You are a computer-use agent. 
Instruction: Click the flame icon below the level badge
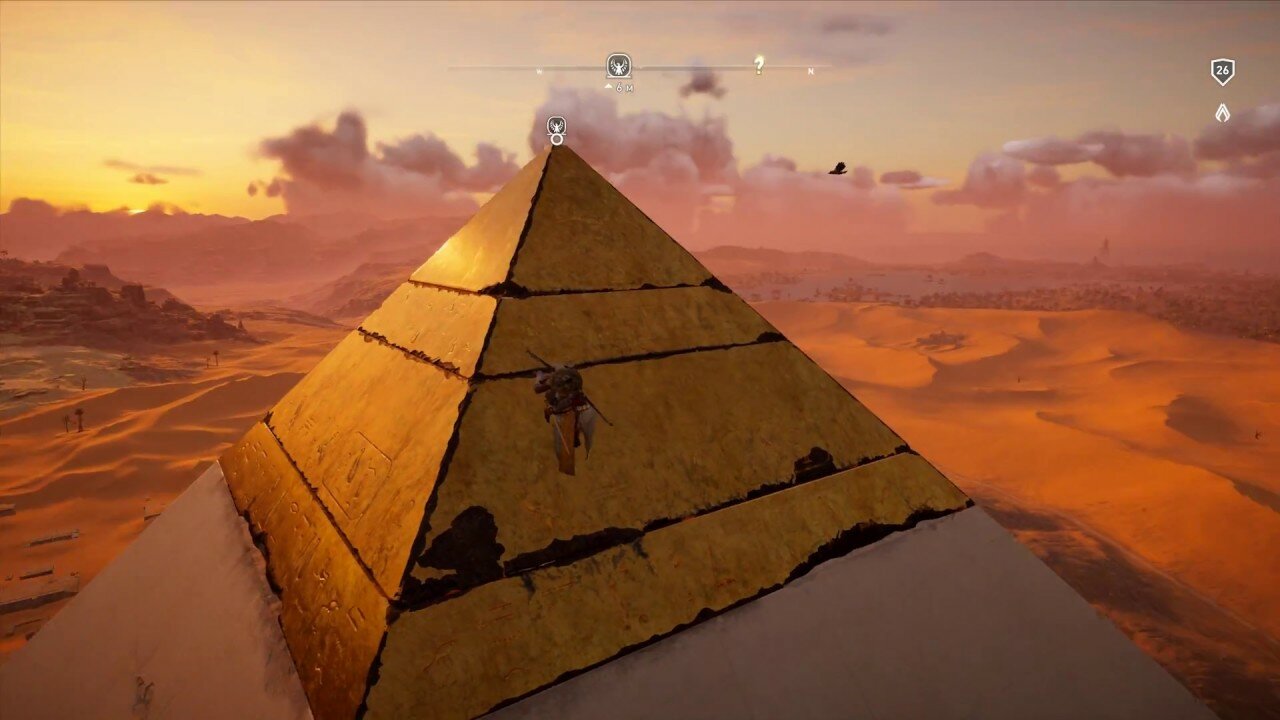1222,112
